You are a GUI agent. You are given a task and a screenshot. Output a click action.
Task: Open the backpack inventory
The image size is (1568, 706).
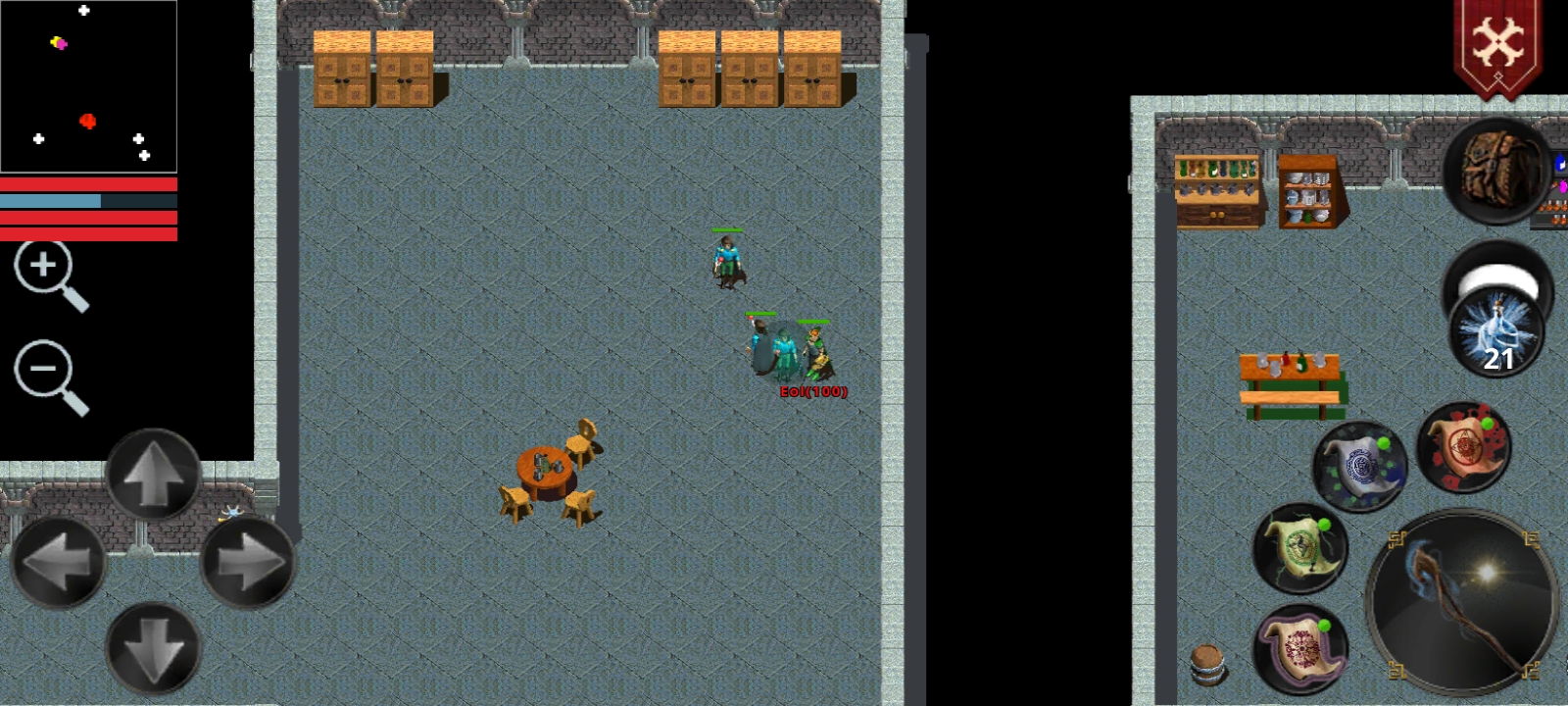click(1497, 172)
